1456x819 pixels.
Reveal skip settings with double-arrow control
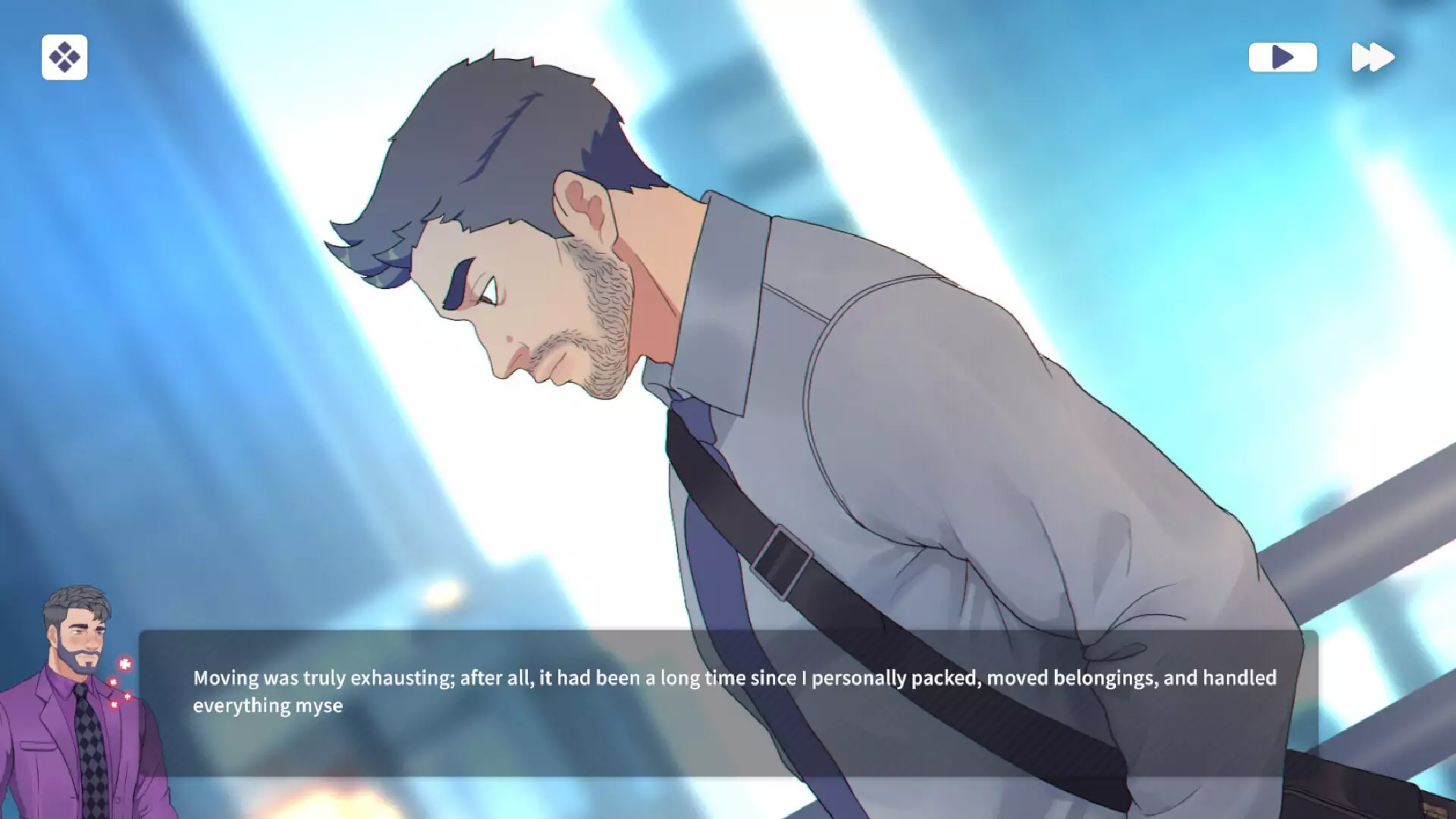[x=1373, y=57]
